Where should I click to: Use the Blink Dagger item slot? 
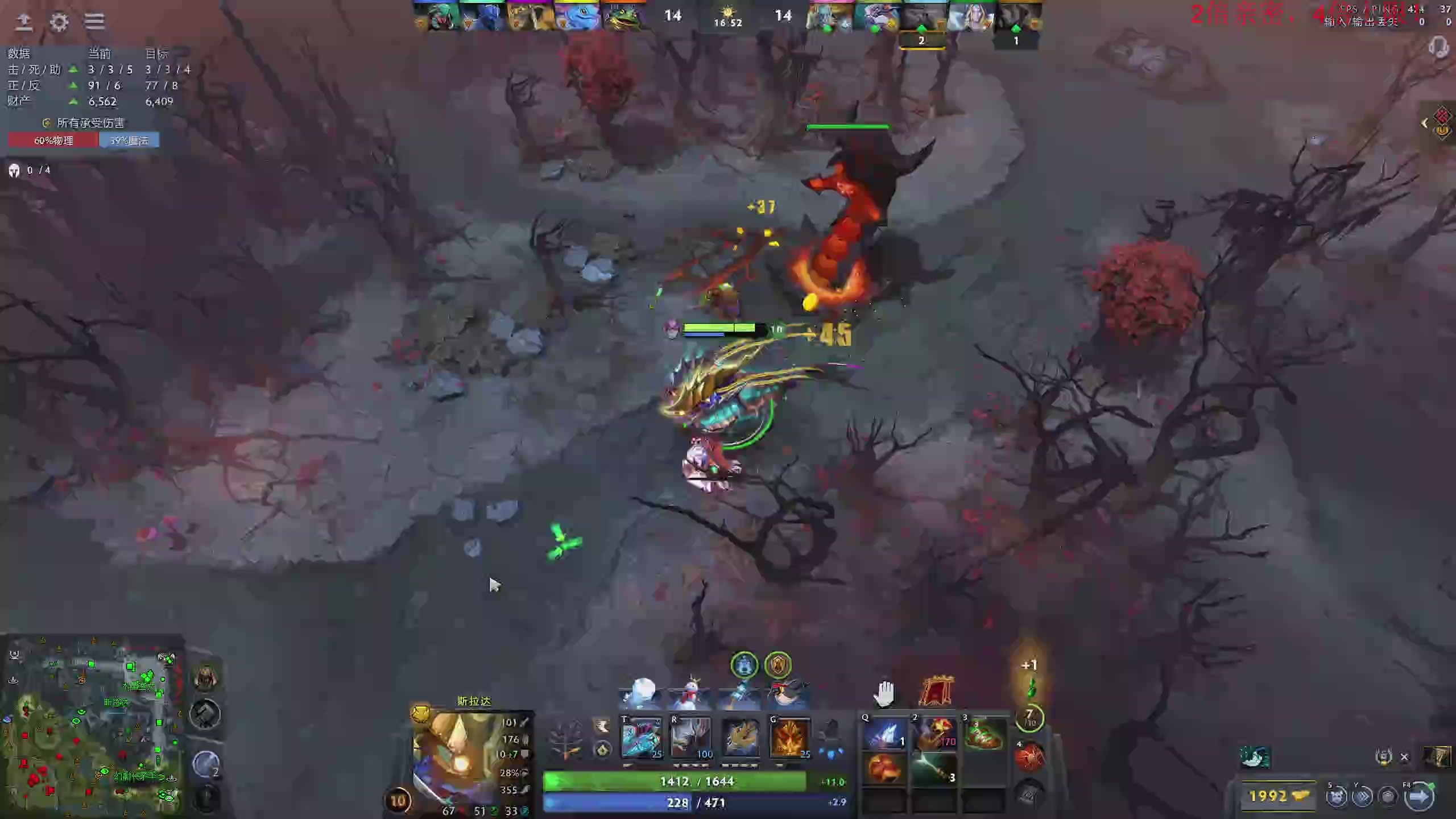pyautogui.click(x=884, y=734)
